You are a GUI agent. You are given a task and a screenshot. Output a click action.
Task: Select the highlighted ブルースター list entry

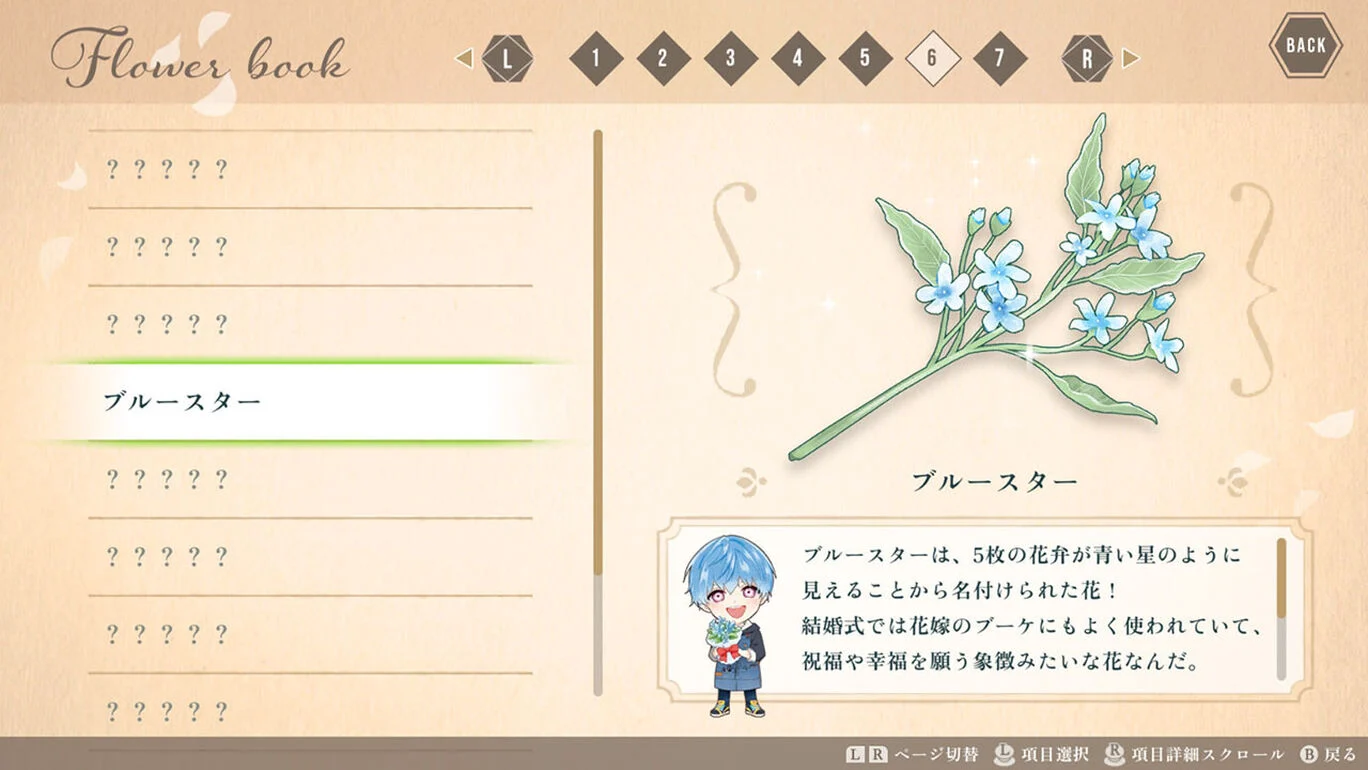300,398
